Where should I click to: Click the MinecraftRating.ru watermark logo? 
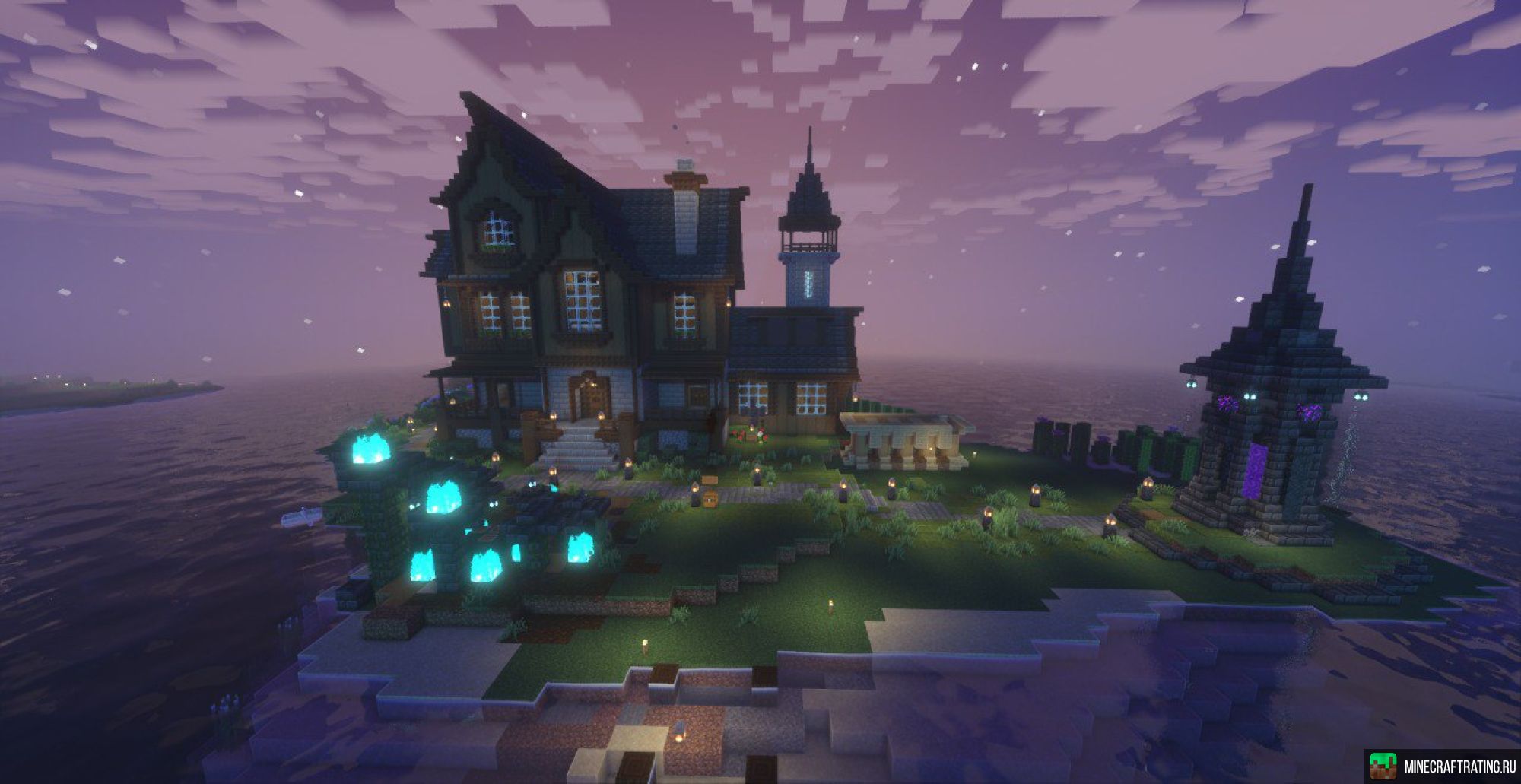[x=1443, y=767]
